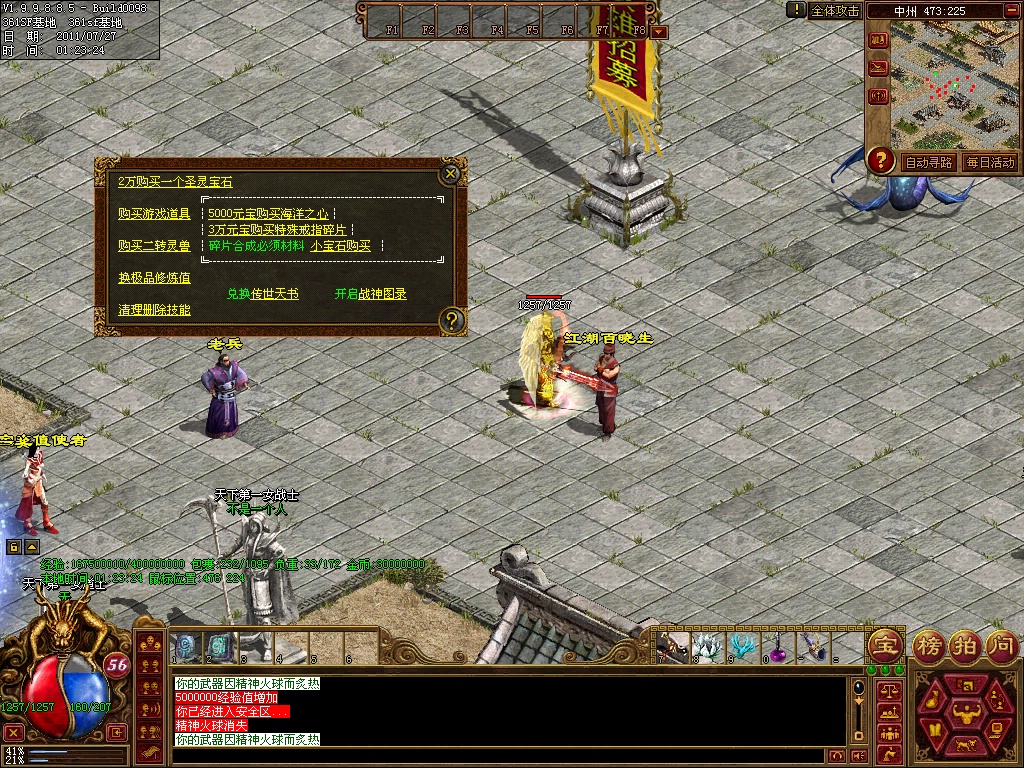The width and height of the screenshot is (1024, 768).
Task: Select 购买二转灵兽 dialog option
Action: point(154,245)
